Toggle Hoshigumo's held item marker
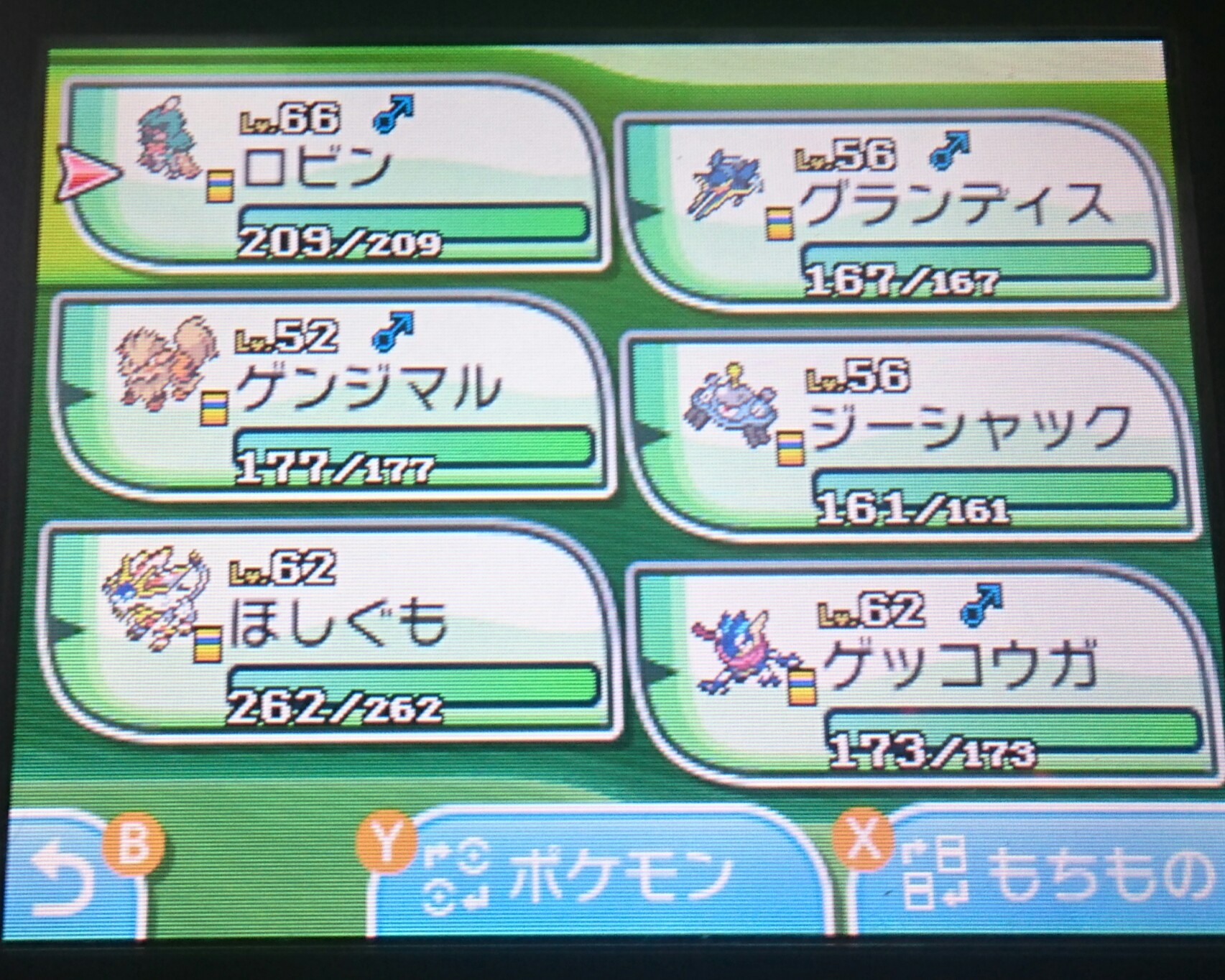 [x=208, y=643]
